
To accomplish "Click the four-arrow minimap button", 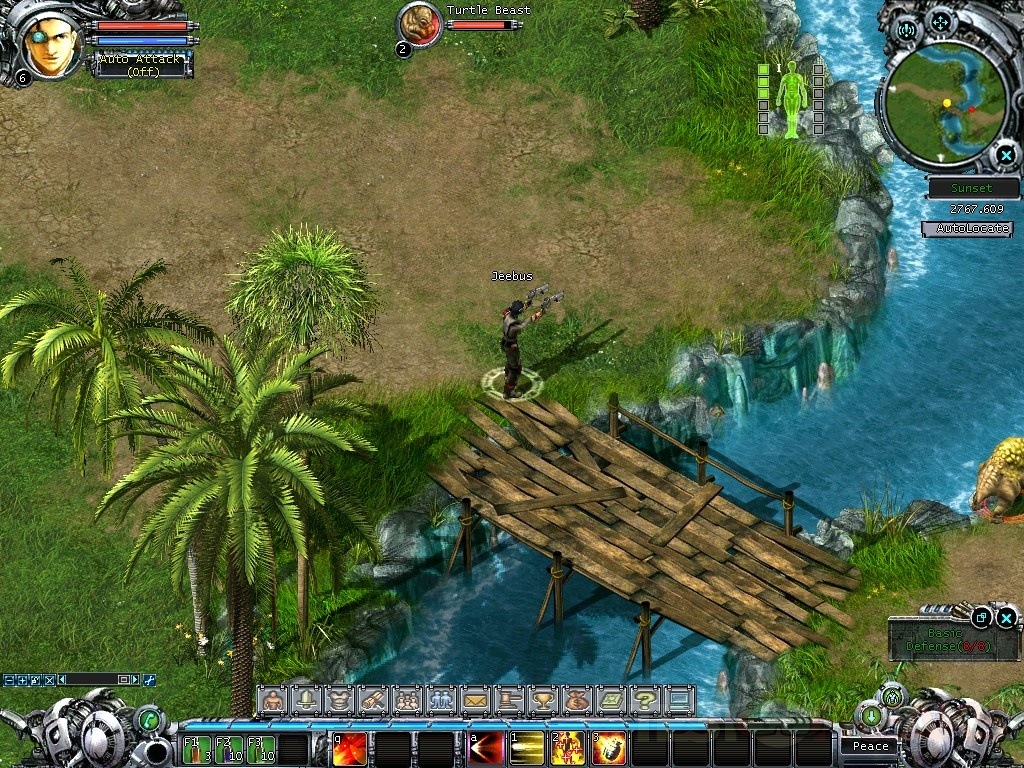I will [x=940, y=22].
